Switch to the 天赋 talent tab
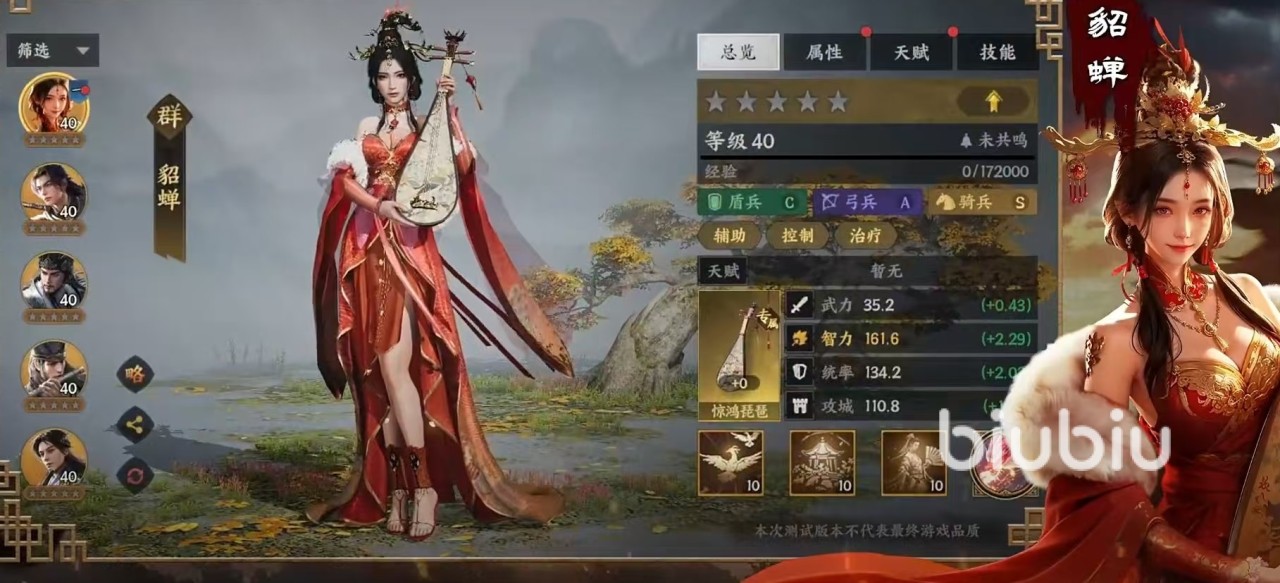 tap(911, 52)
